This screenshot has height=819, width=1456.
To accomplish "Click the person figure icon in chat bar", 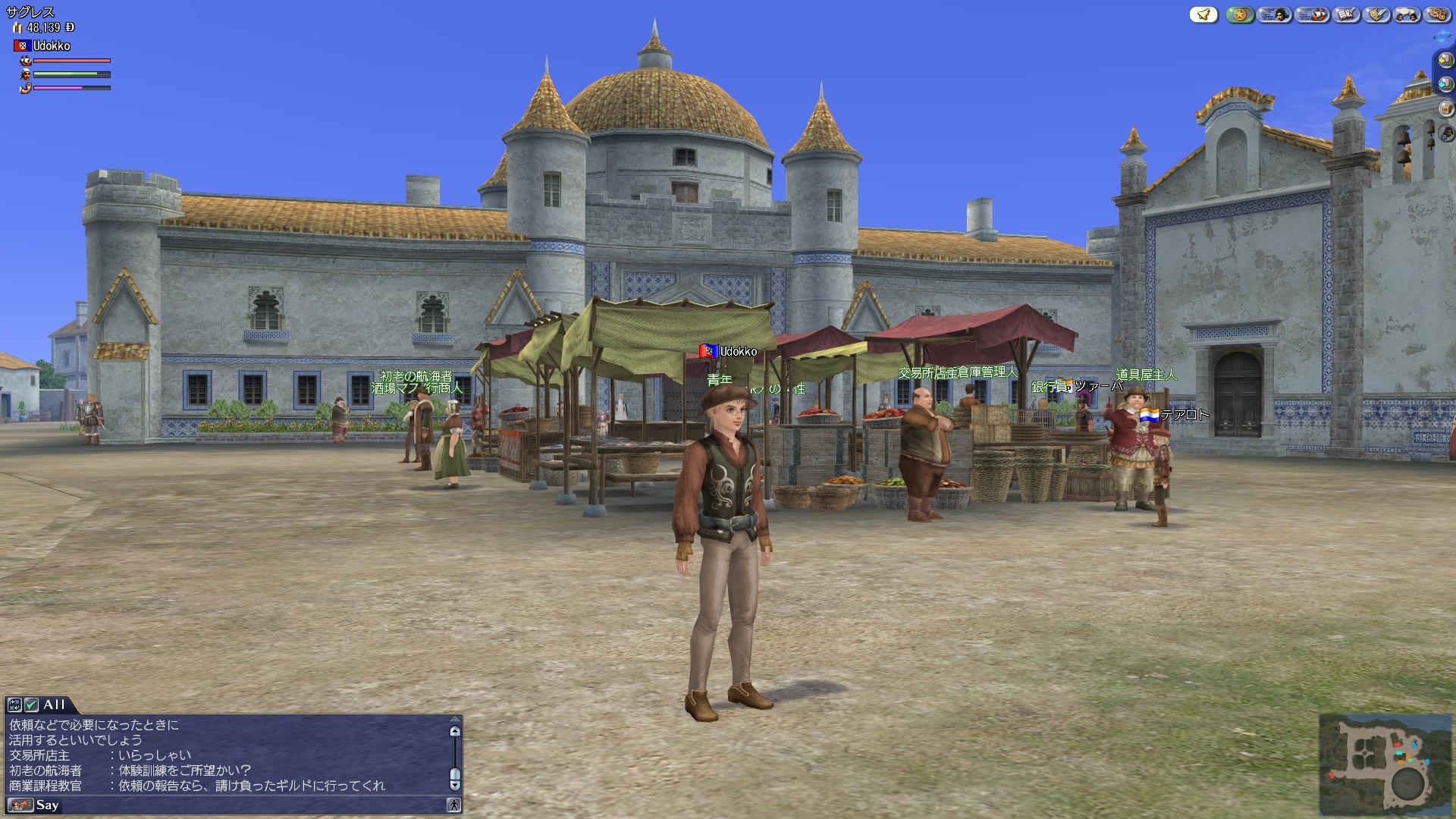I will 453,805.
